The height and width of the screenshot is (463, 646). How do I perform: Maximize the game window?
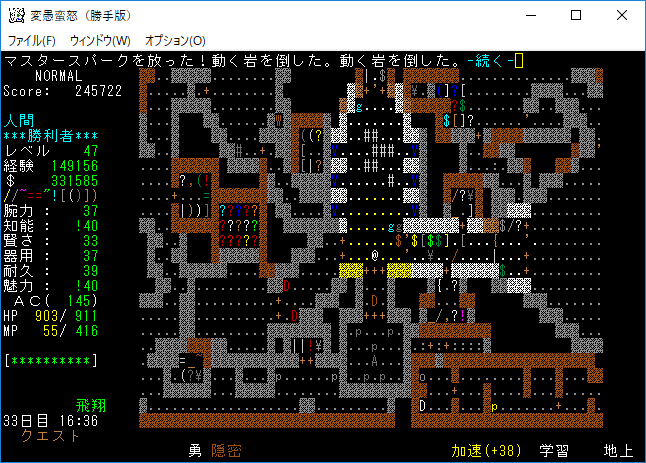[x=576, y=15]
